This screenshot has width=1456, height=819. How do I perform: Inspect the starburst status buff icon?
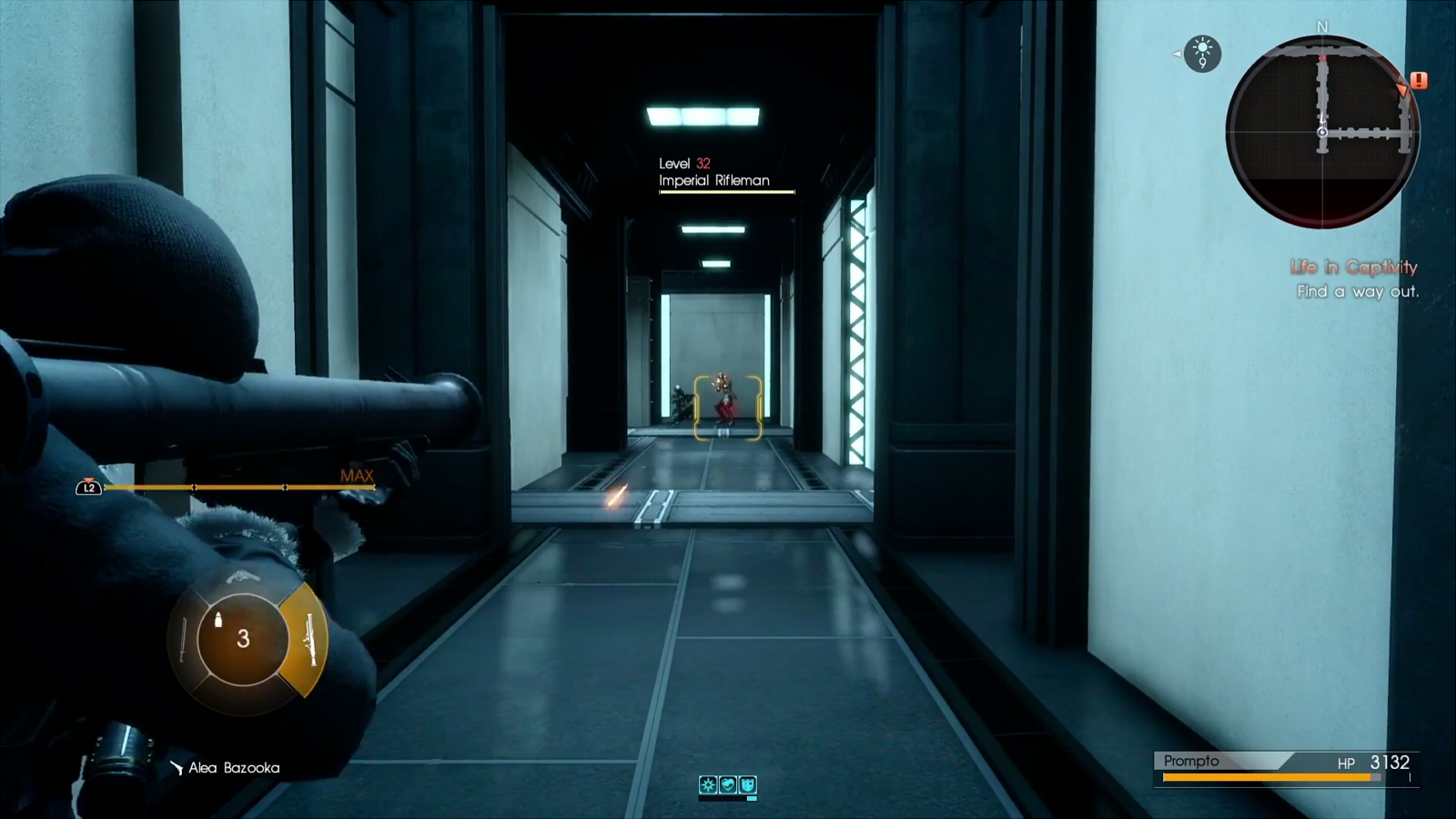[x=708, y=784]
